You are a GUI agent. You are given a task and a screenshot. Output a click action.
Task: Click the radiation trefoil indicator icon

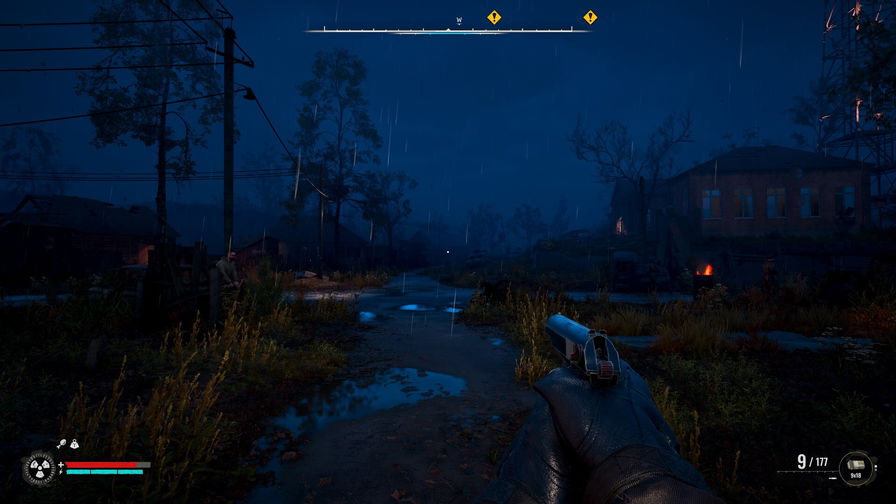(x=40, y=468)
